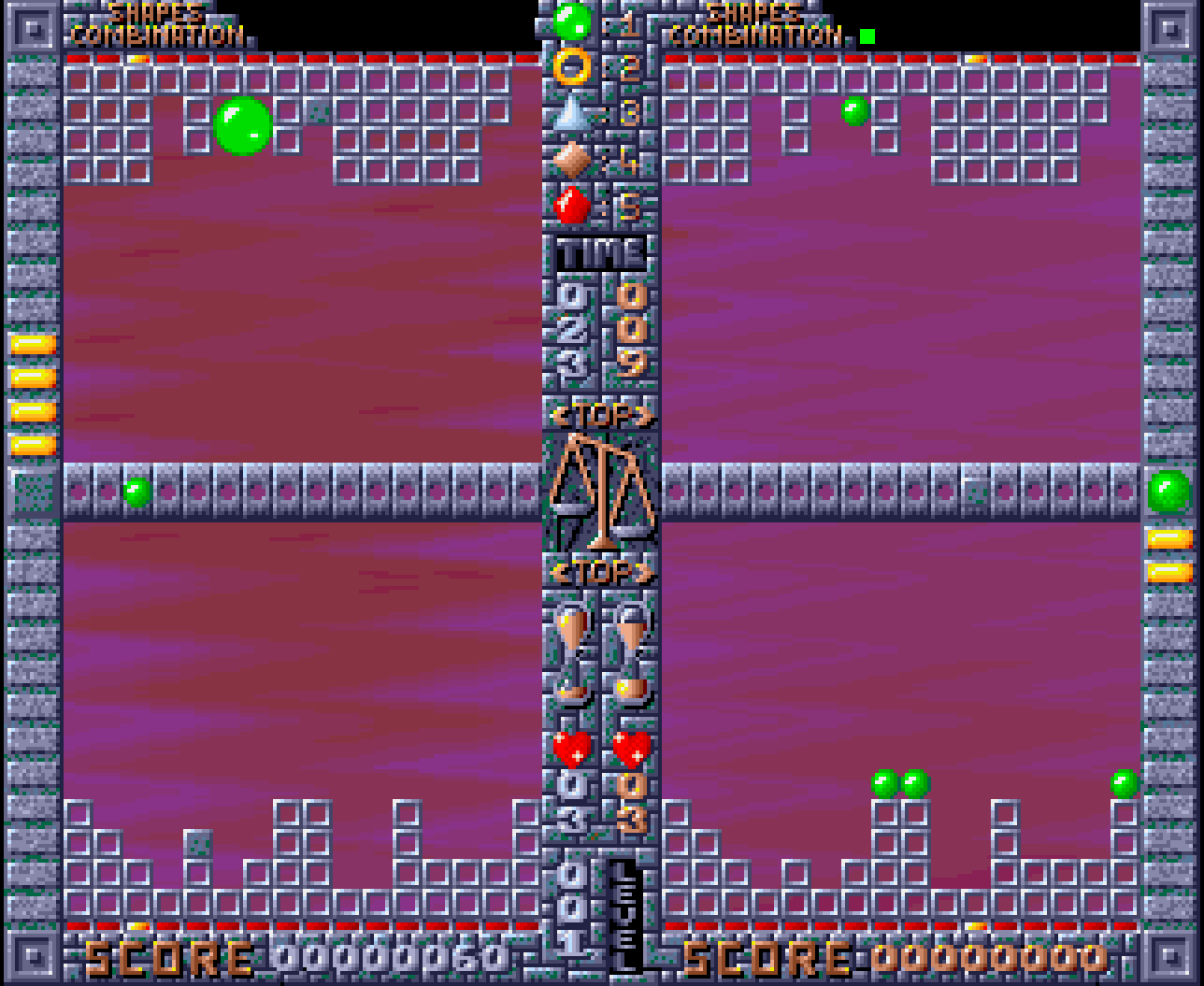Select the orange ring shape icon

(571, 67)
